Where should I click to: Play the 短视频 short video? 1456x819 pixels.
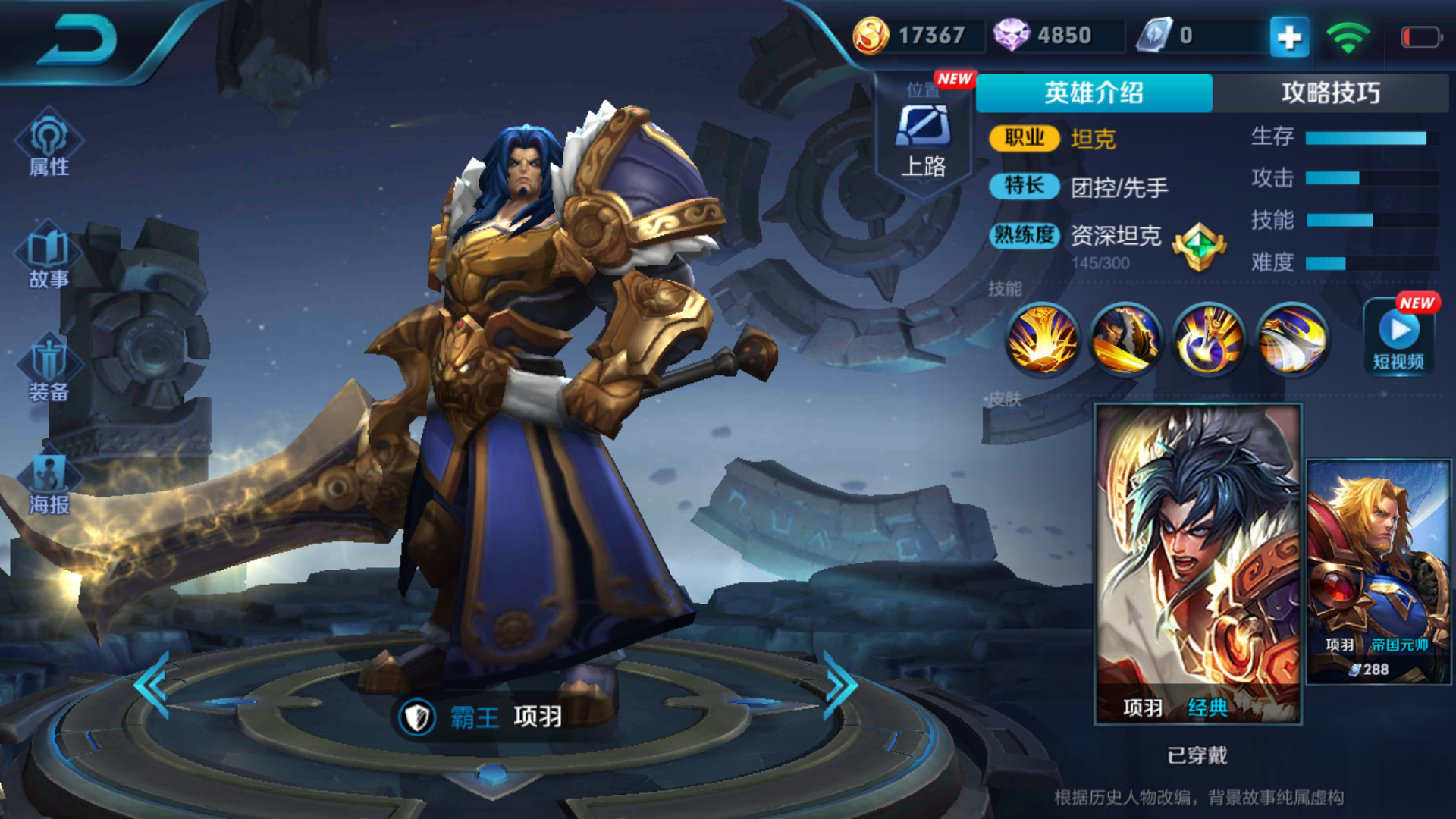pos(1399,337)
